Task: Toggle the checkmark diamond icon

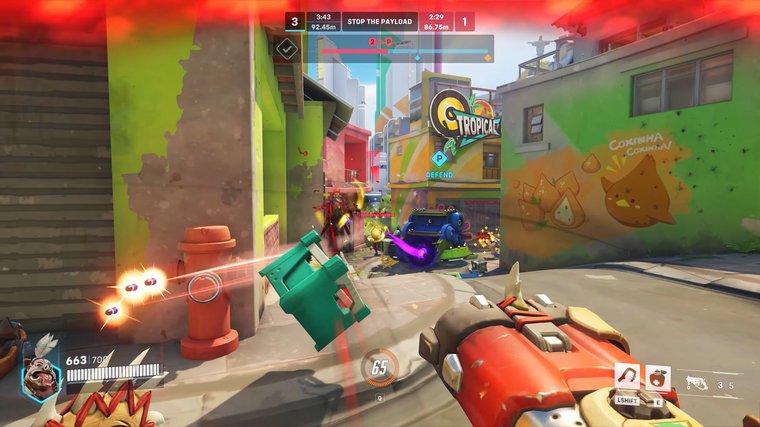Action: (287, 47)
